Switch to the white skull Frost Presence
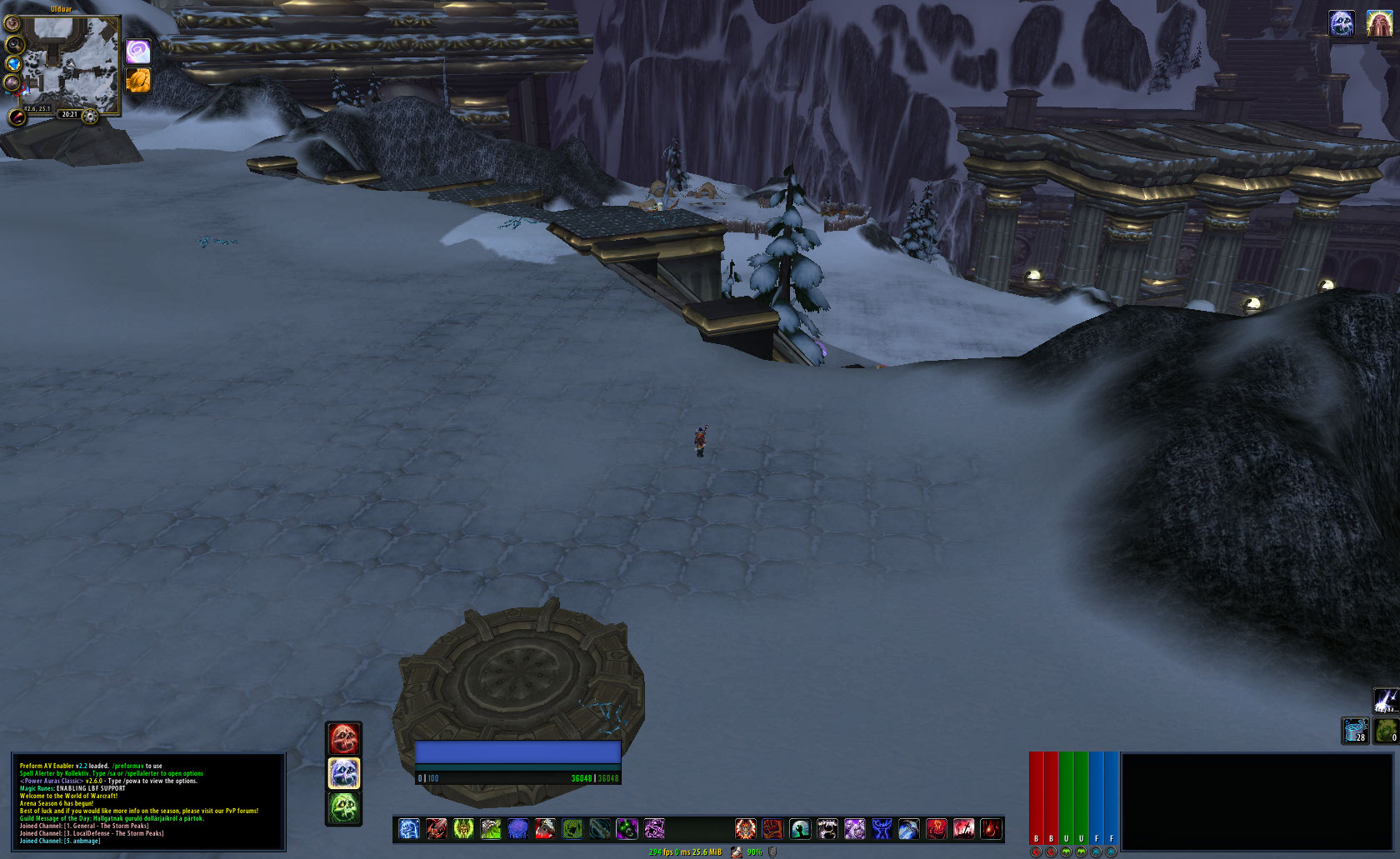 [x=343, y=773]
